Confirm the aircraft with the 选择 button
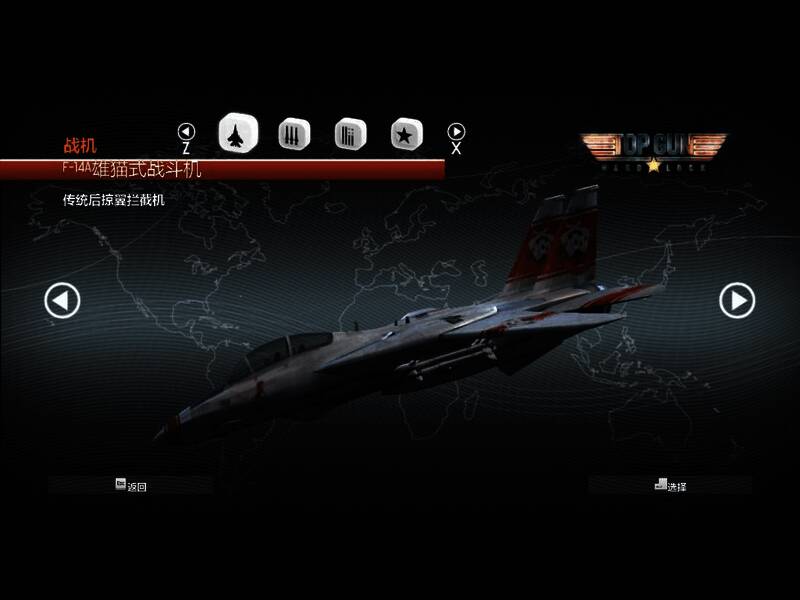Screen dimensions: 800x600 (x=671, y=486)
